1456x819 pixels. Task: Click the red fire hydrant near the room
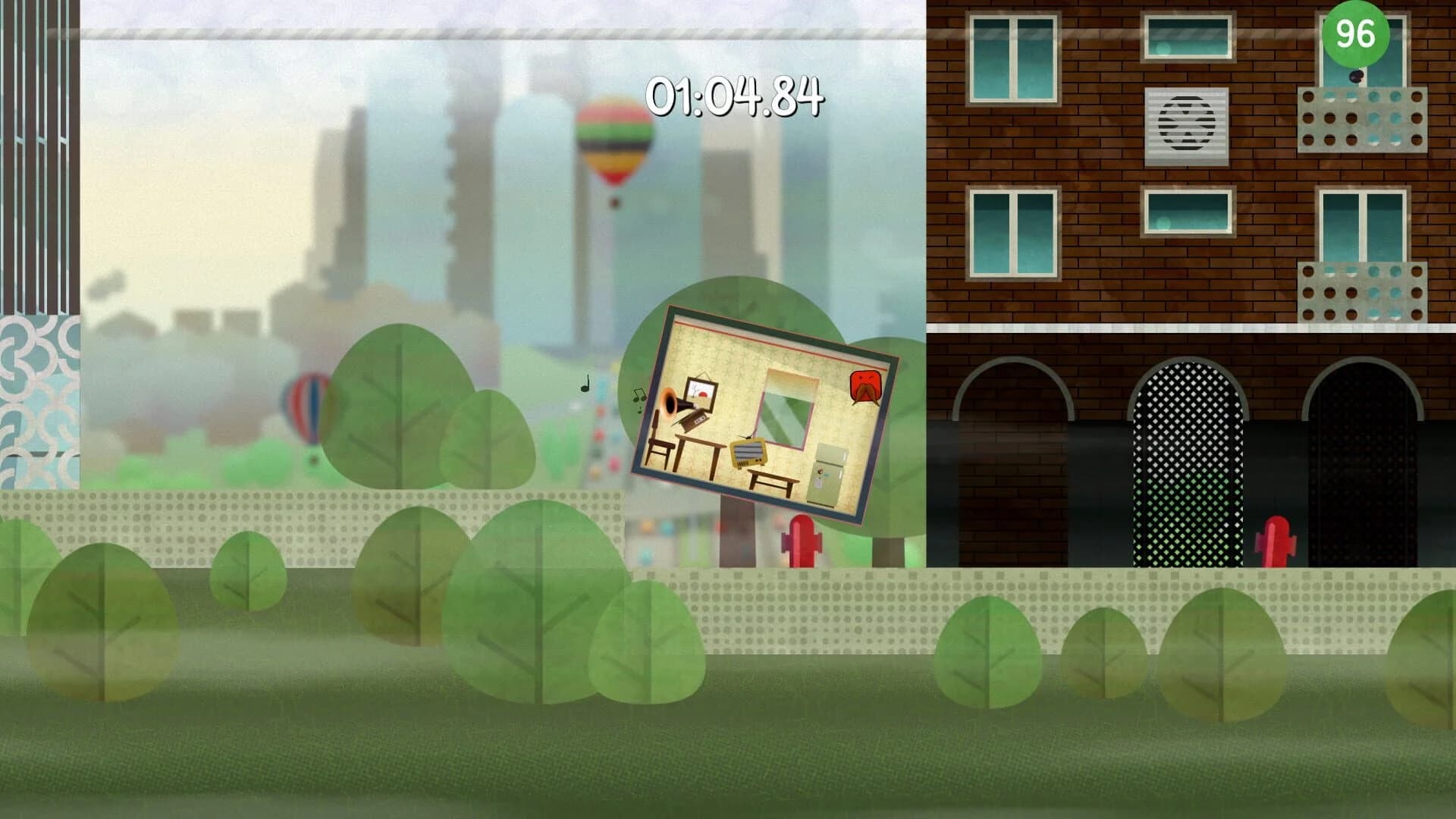[802, 541]
